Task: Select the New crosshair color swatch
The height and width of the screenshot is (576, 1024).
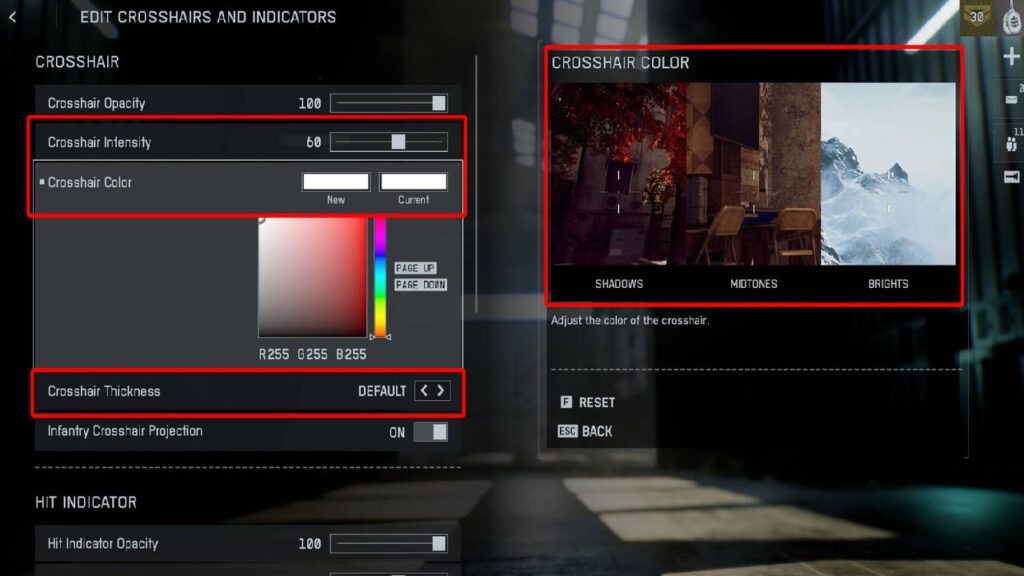Action: coord(336,182)
